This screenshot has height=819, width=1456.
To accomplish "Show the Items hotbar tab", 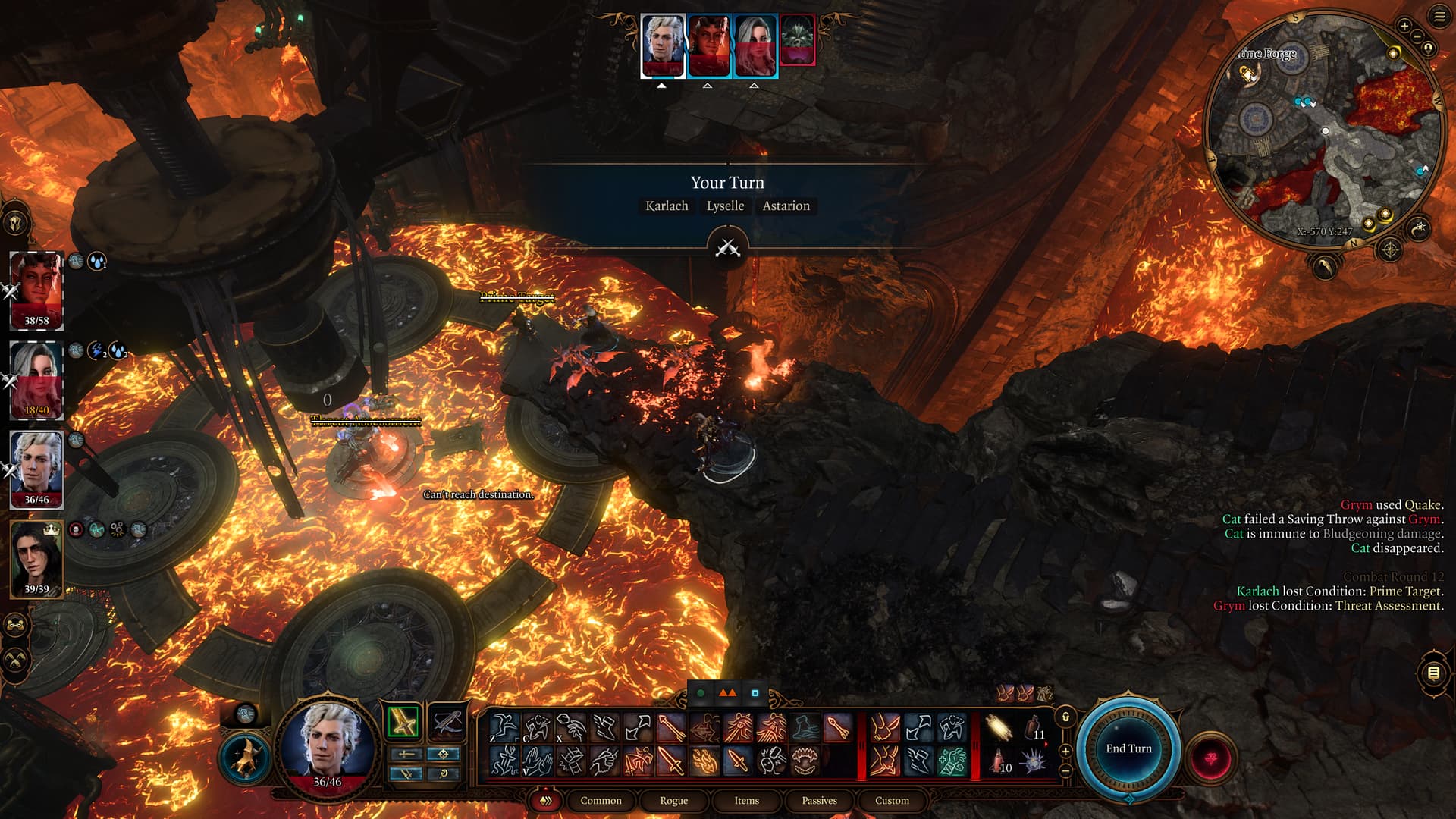I will pos(746,800).
